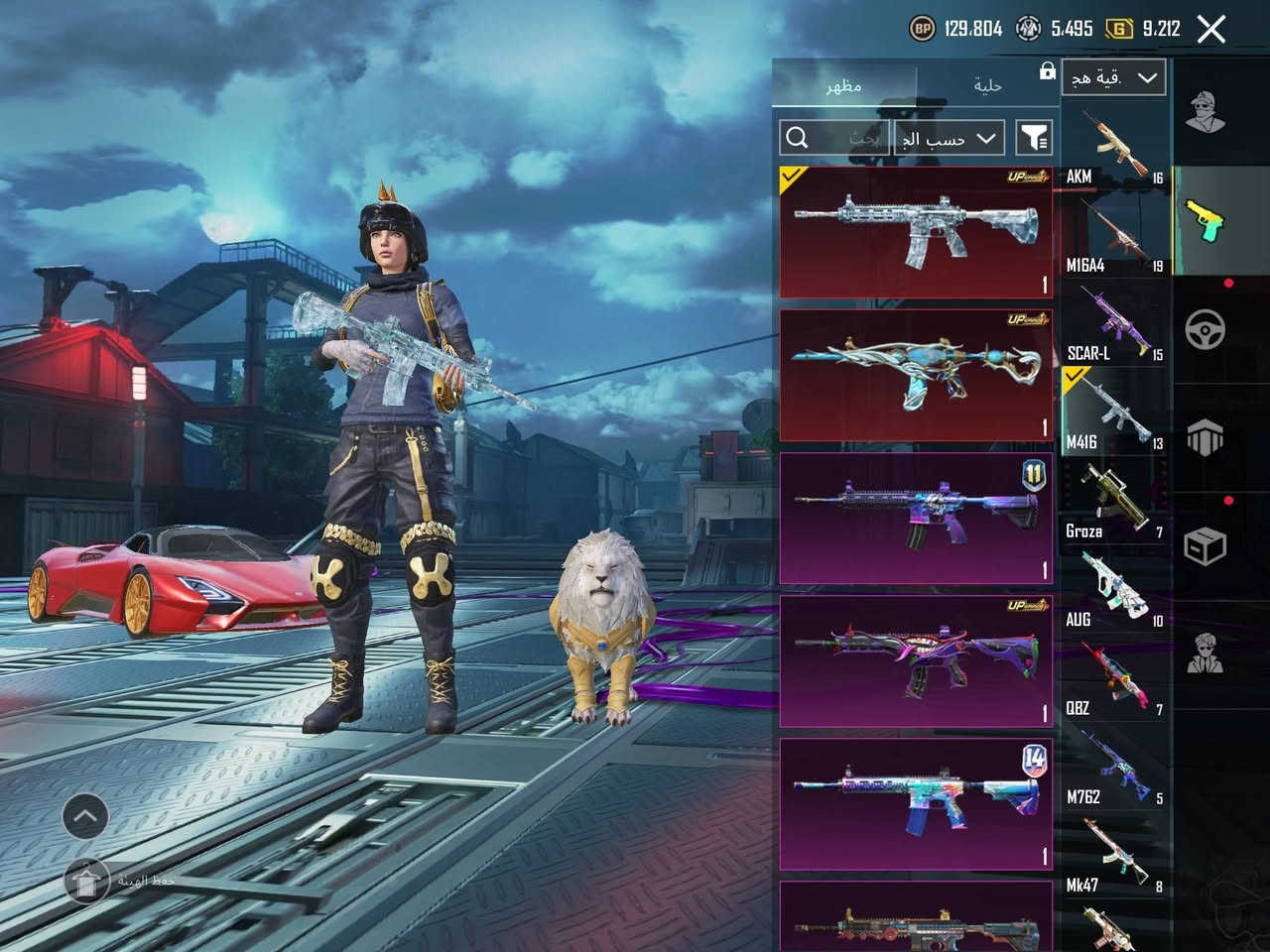The image size is (1270, 952).
Task: Select the M762 weapon entry
Action: click(x=1113, y=768)
